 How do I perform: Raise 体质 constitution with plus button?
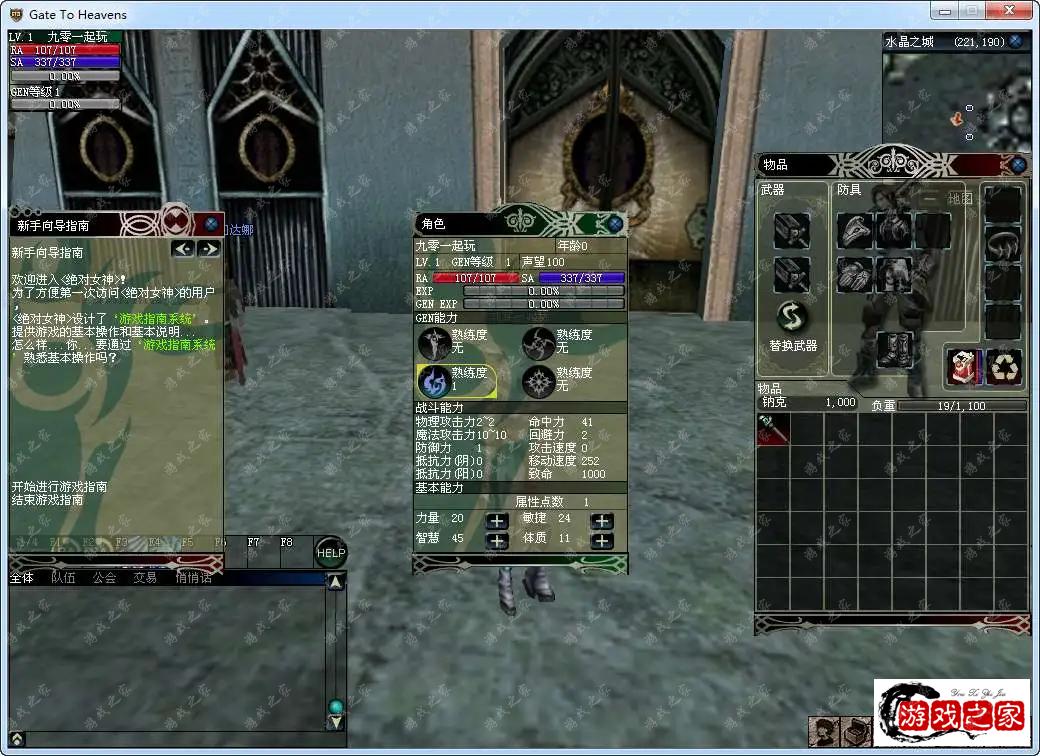click(601, 540)
